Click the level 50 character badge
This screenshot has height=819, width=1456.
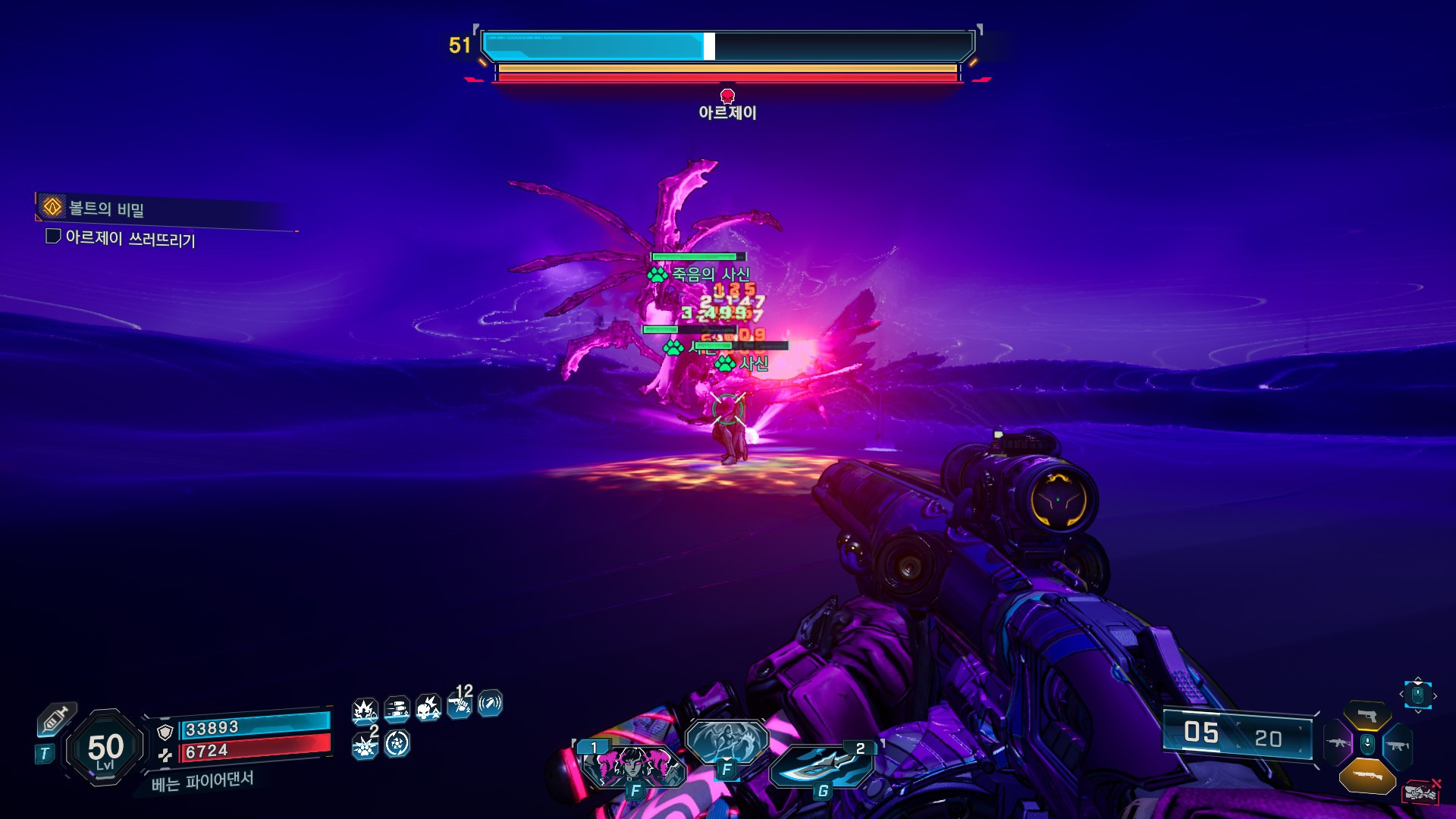(x=105, y=748)
